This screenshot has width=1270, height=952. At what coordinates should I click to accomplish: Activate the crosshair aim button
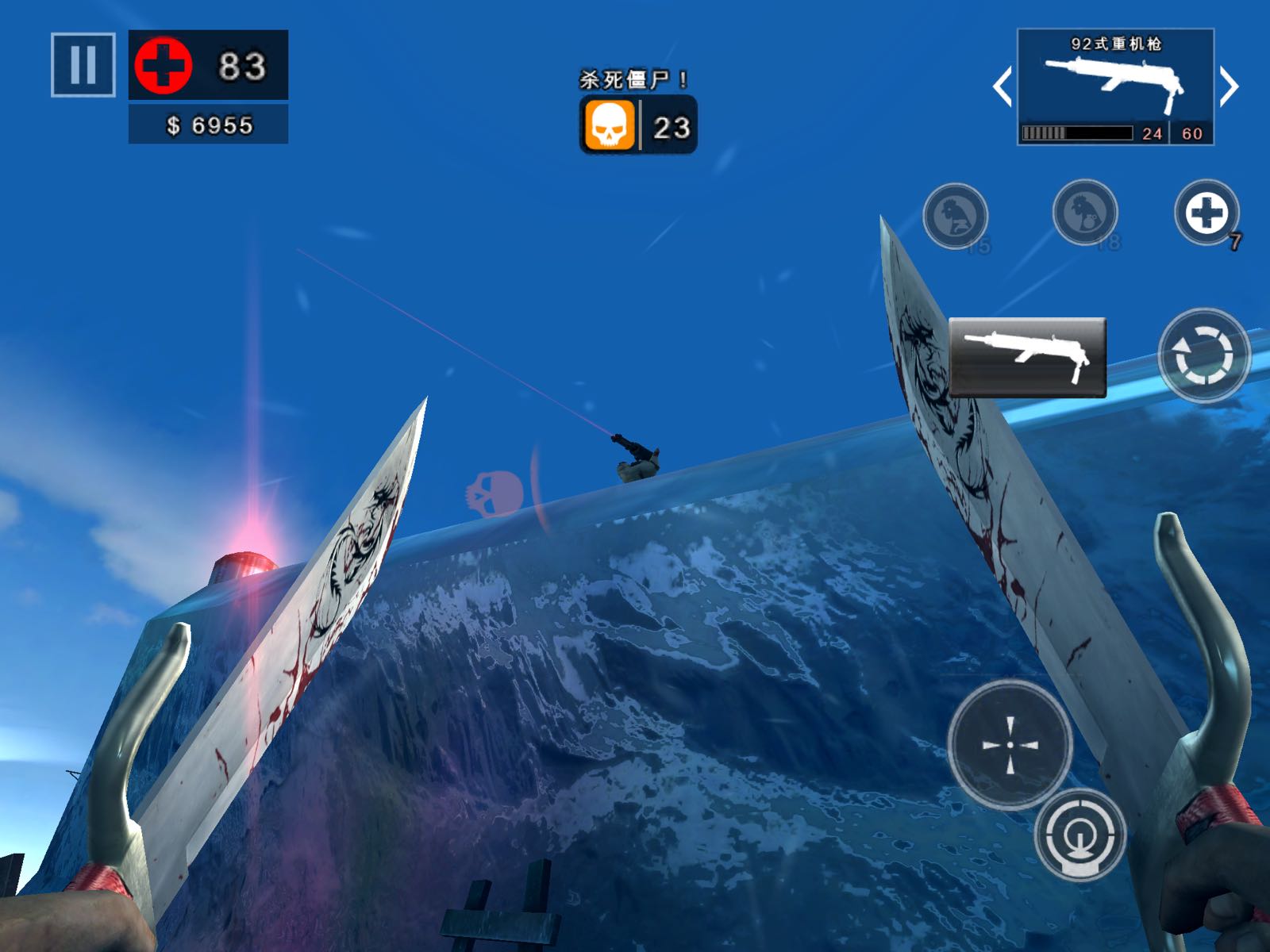point(1010,744)
